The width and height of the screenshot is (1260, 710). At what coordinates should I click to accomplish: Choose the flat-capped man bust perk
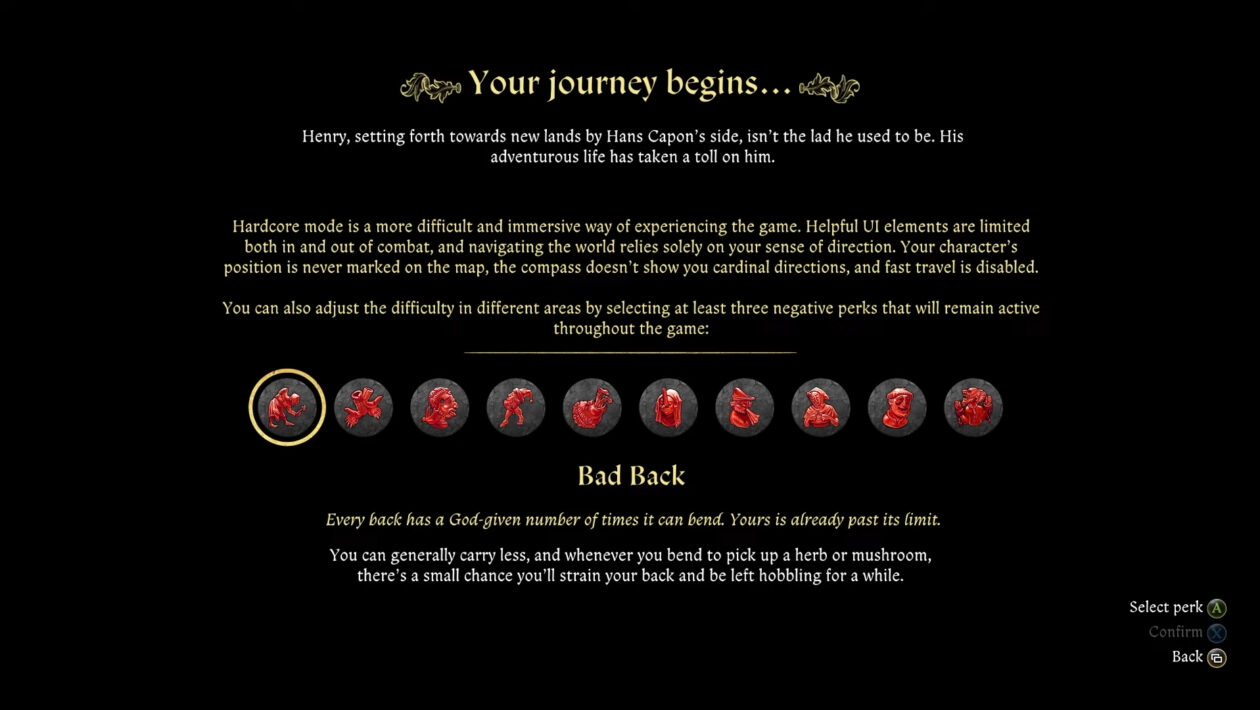point(897,407)
